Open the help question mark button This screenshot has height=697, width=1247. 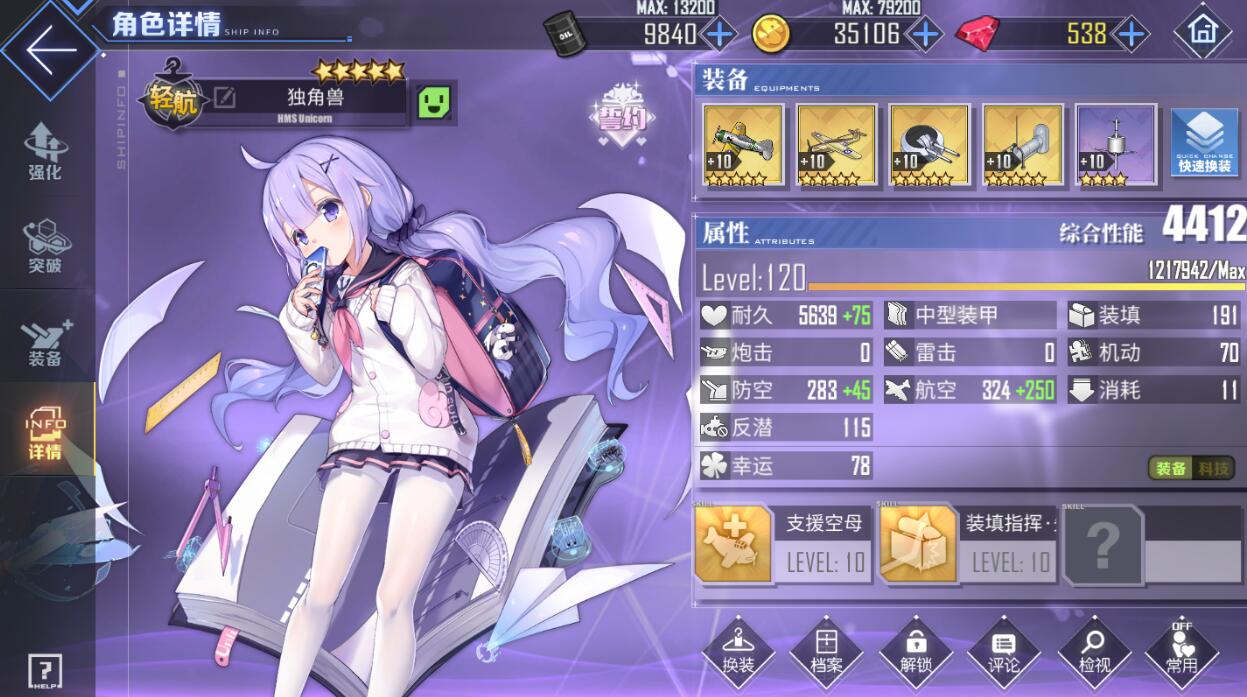pyautogui.click(x=45, y=670)
